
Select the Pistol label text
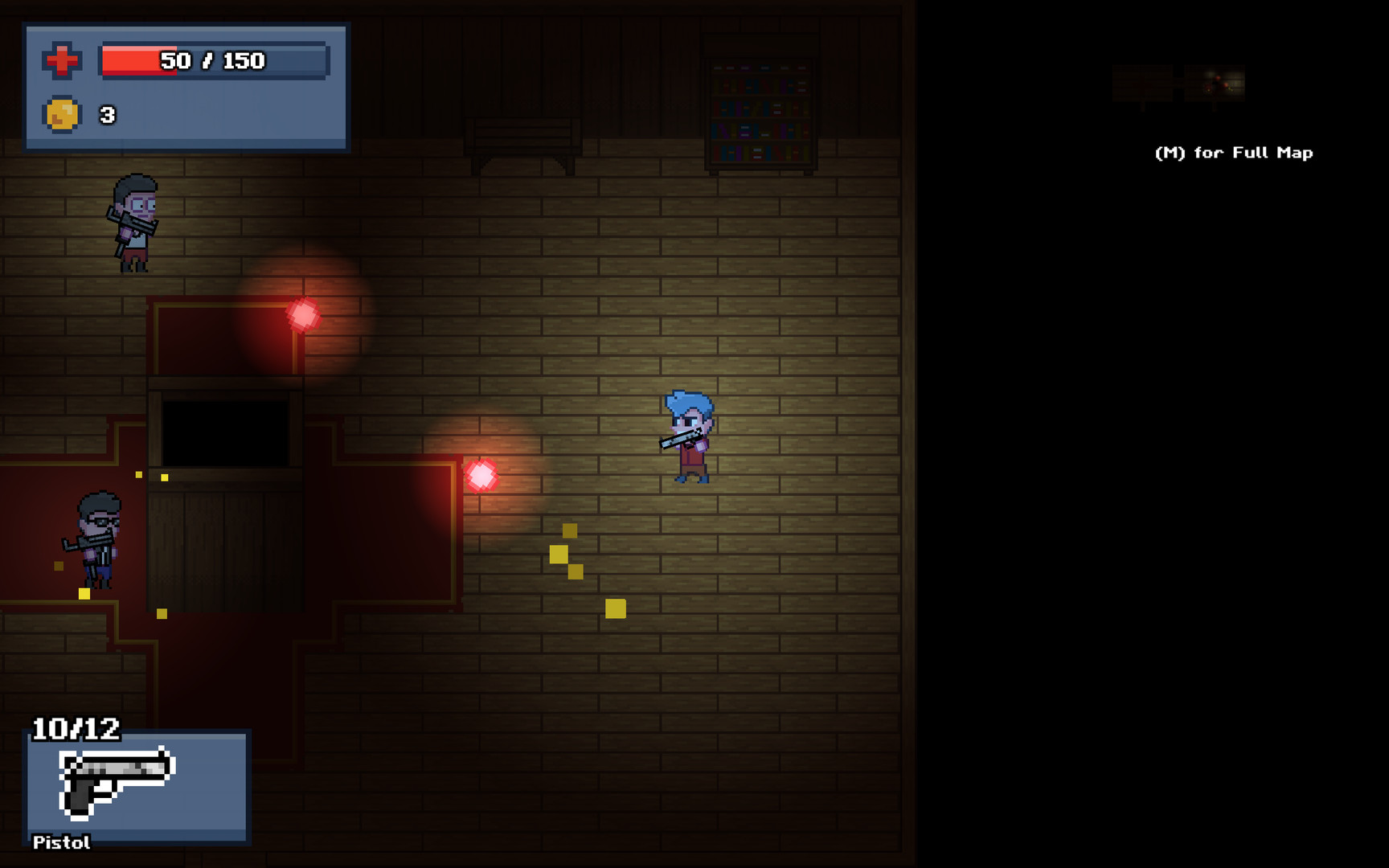point(61,842)
